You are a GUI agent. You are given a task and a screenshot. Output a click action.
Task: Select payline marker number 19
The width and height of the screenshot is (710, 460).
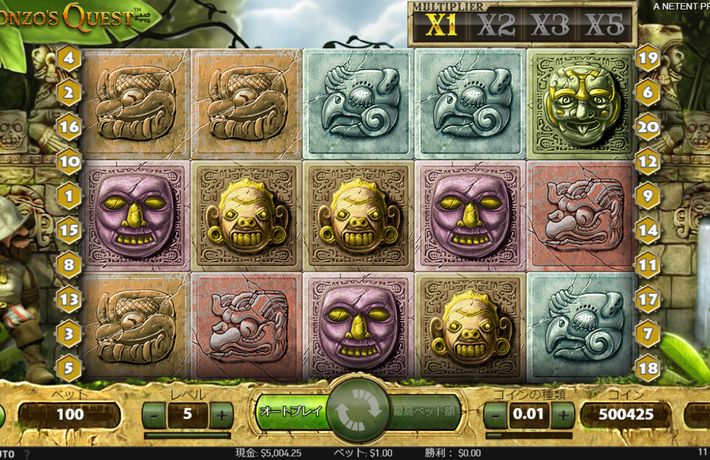click(647, 58)
